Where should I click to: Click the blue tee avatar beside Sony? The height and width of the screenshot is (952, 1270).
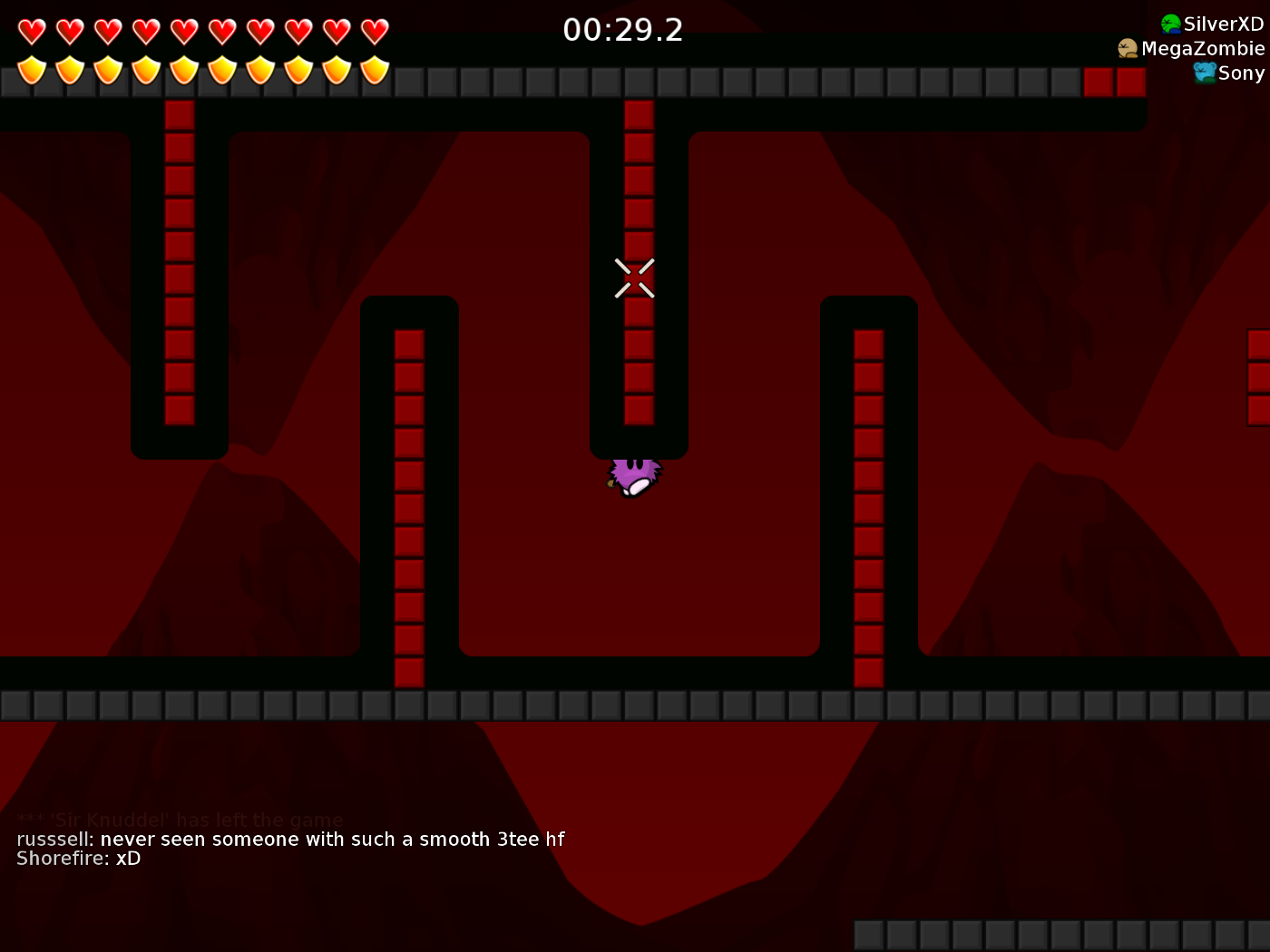pyautogui.click(x=1206, y=73)
